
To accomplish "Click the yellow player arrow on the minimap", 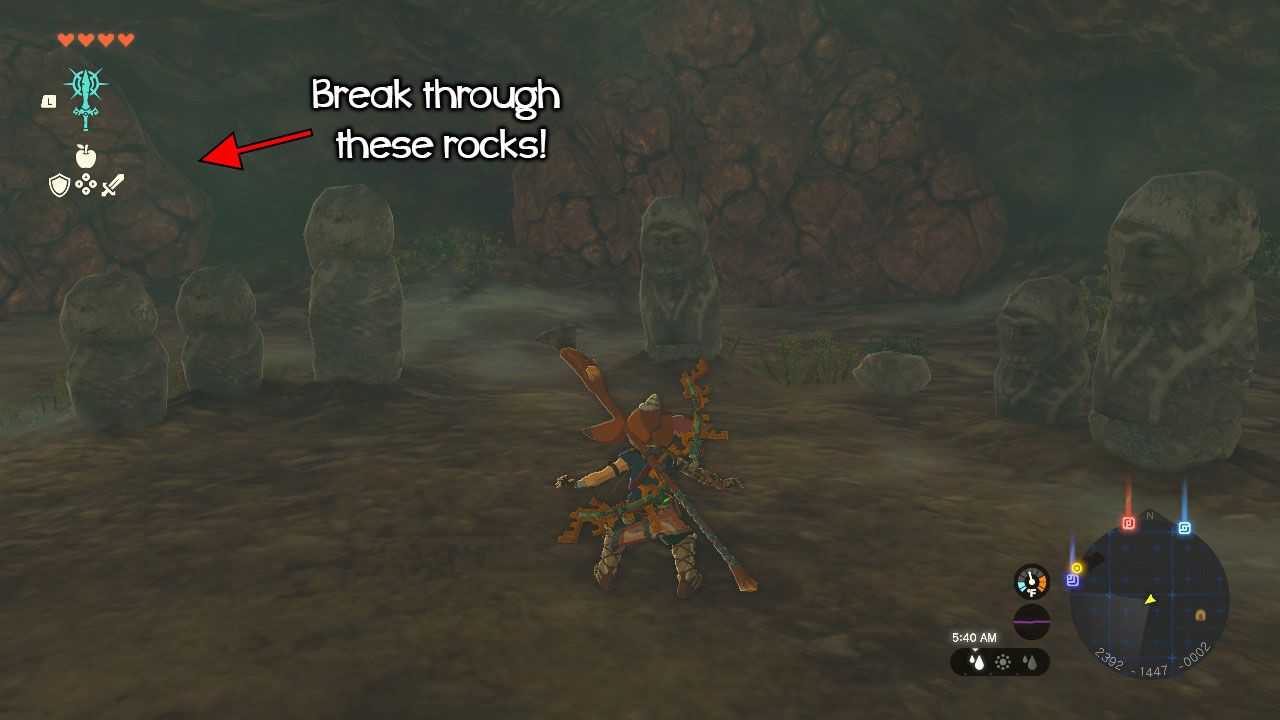I will point(1150,599).
